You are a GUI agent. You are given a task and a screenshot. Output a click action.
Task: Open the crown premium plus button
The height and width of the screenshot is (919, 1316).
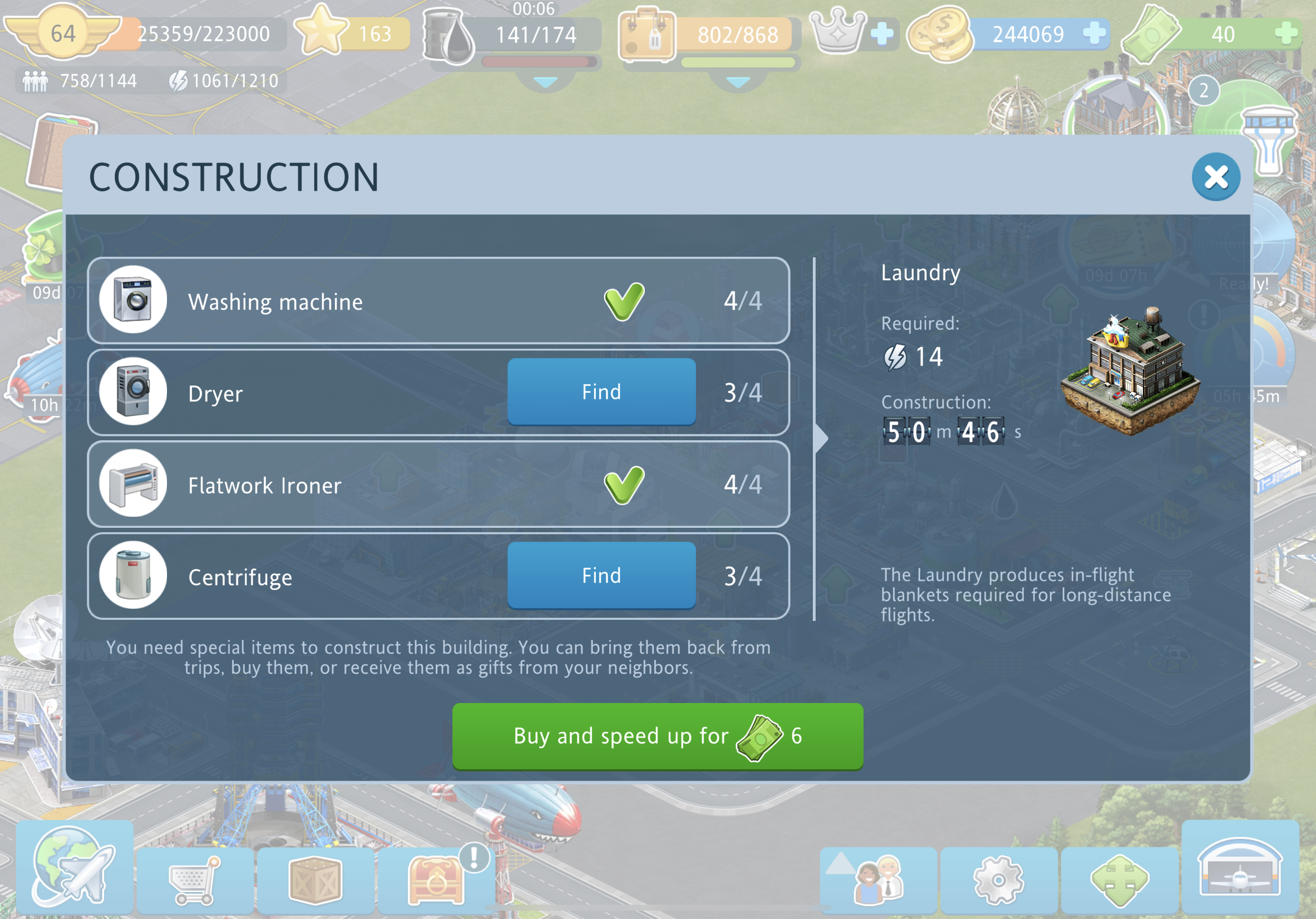tap(882, 34)
